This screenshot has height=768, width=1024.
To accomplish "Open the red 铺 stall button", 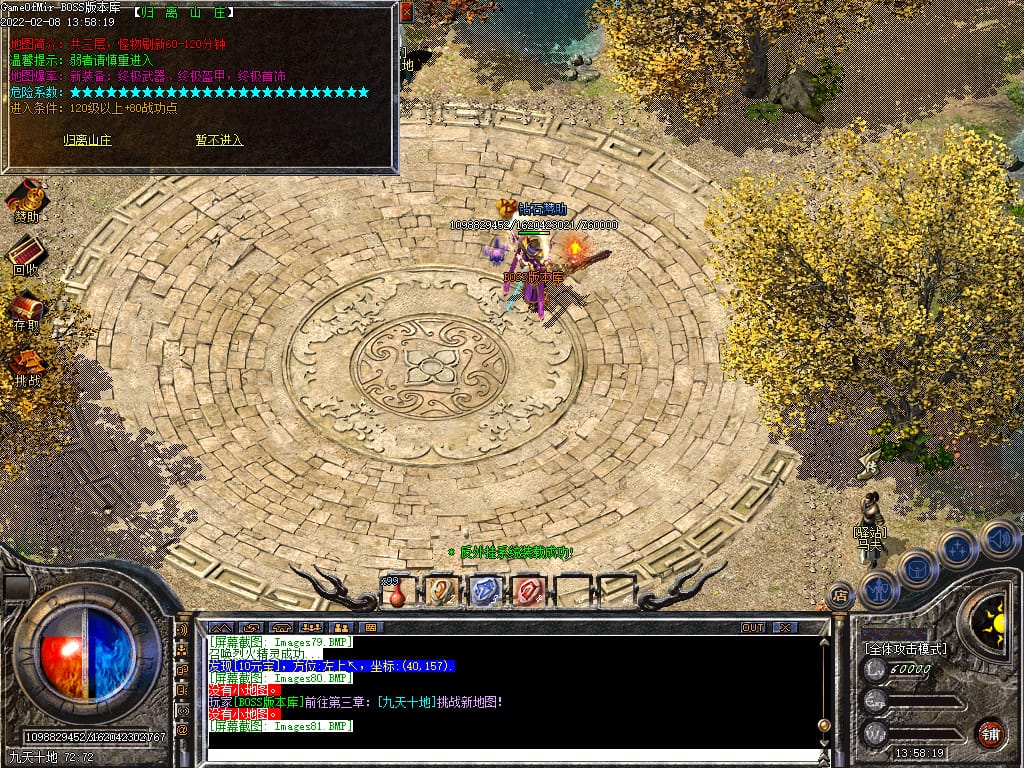I will [x=990, y=732].
